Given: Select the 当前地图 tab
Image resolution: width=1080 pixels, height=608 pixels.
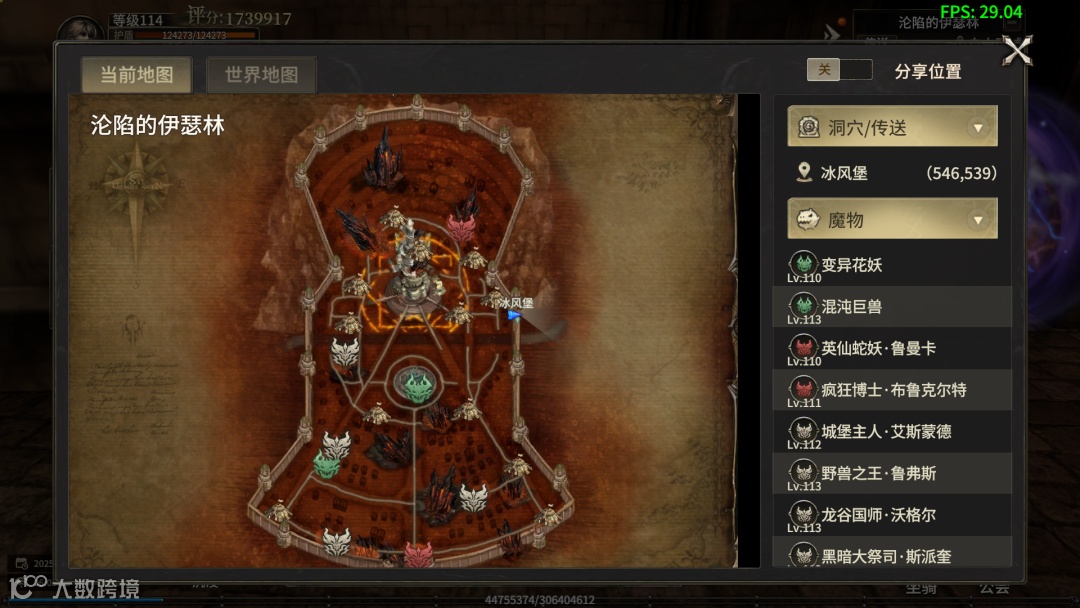Looking at the screenshot, I should [x=137, y=75].
